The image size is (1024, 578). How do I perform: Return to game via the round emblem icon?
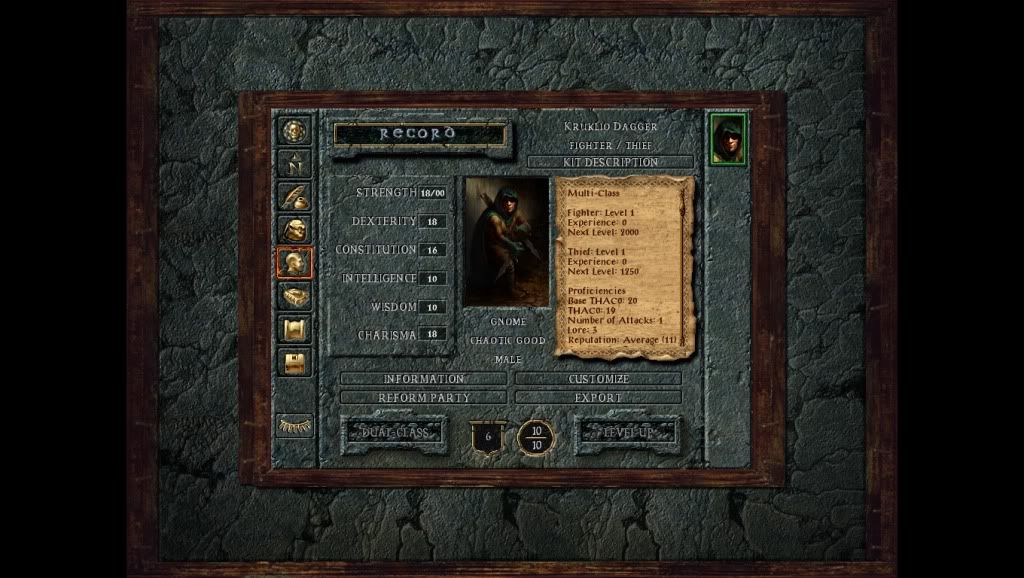pyautogui.click(x=295, y=131)
